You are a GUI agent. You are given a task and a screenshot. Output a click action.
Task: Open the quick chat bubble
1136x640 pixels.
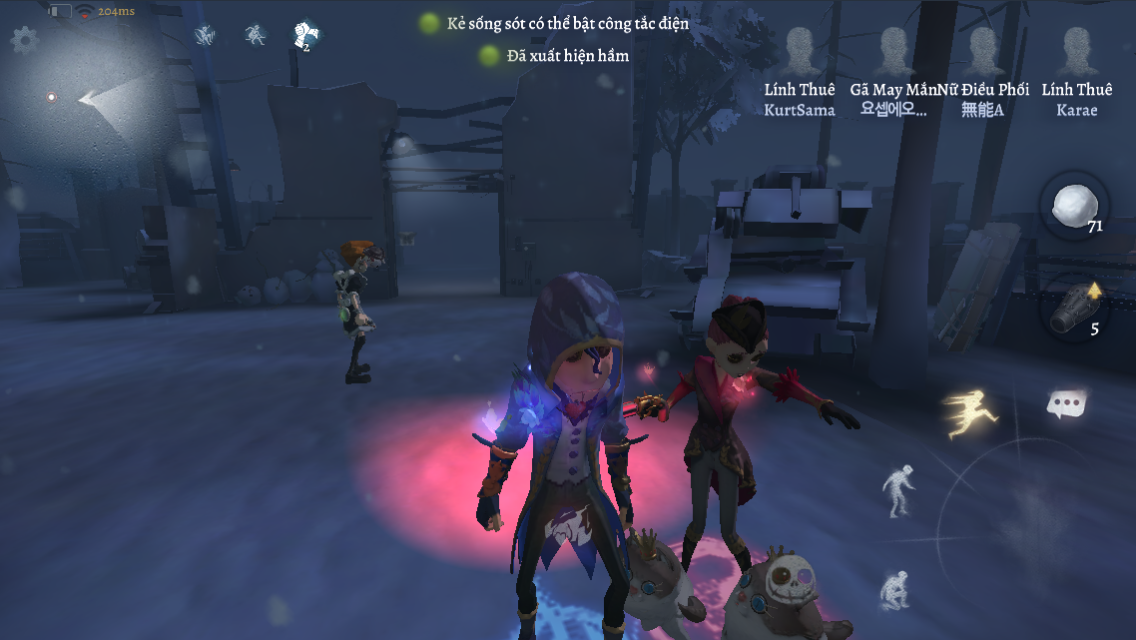click(x=1067, y=404)
